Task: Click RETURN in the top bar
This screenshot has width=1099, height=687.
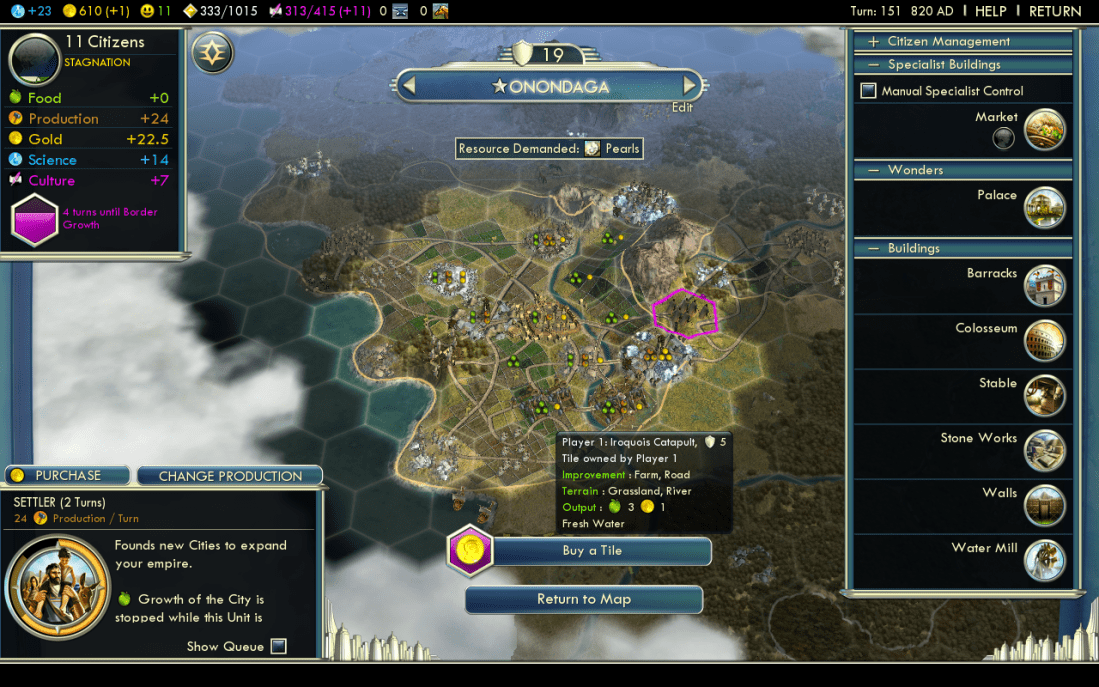Action: point(1055,11)
